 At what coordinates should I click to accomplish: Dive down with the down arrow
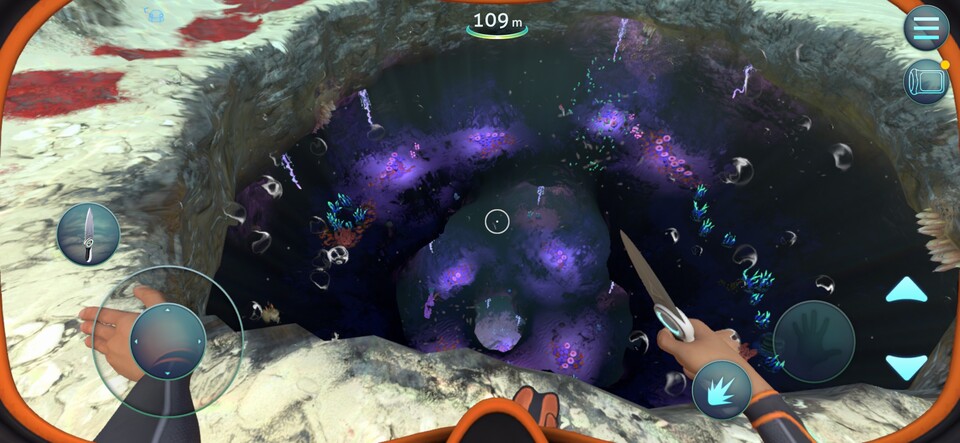point(906,366)
